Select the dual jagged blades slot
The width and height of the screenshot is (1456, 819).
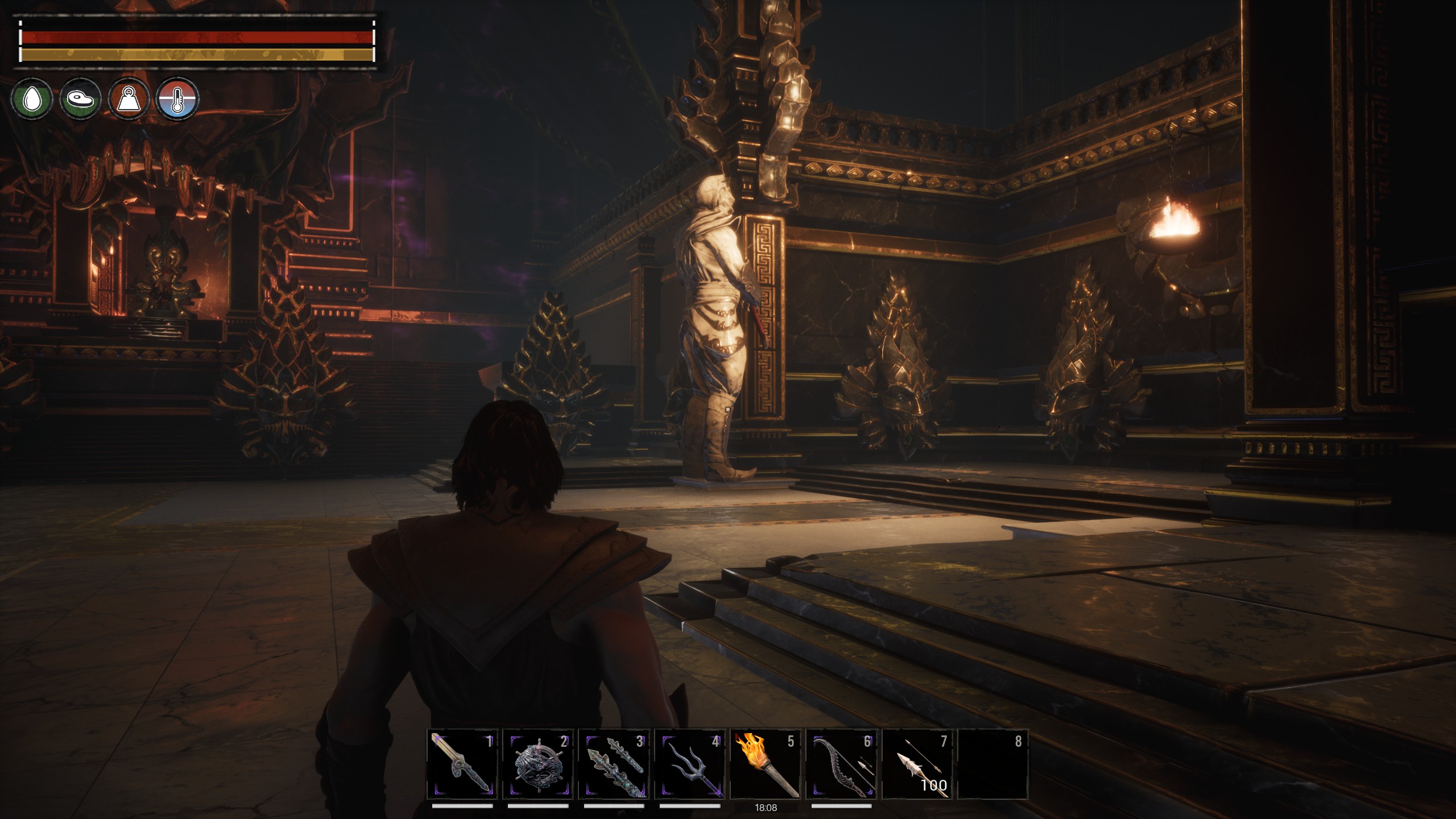point(614,764)
